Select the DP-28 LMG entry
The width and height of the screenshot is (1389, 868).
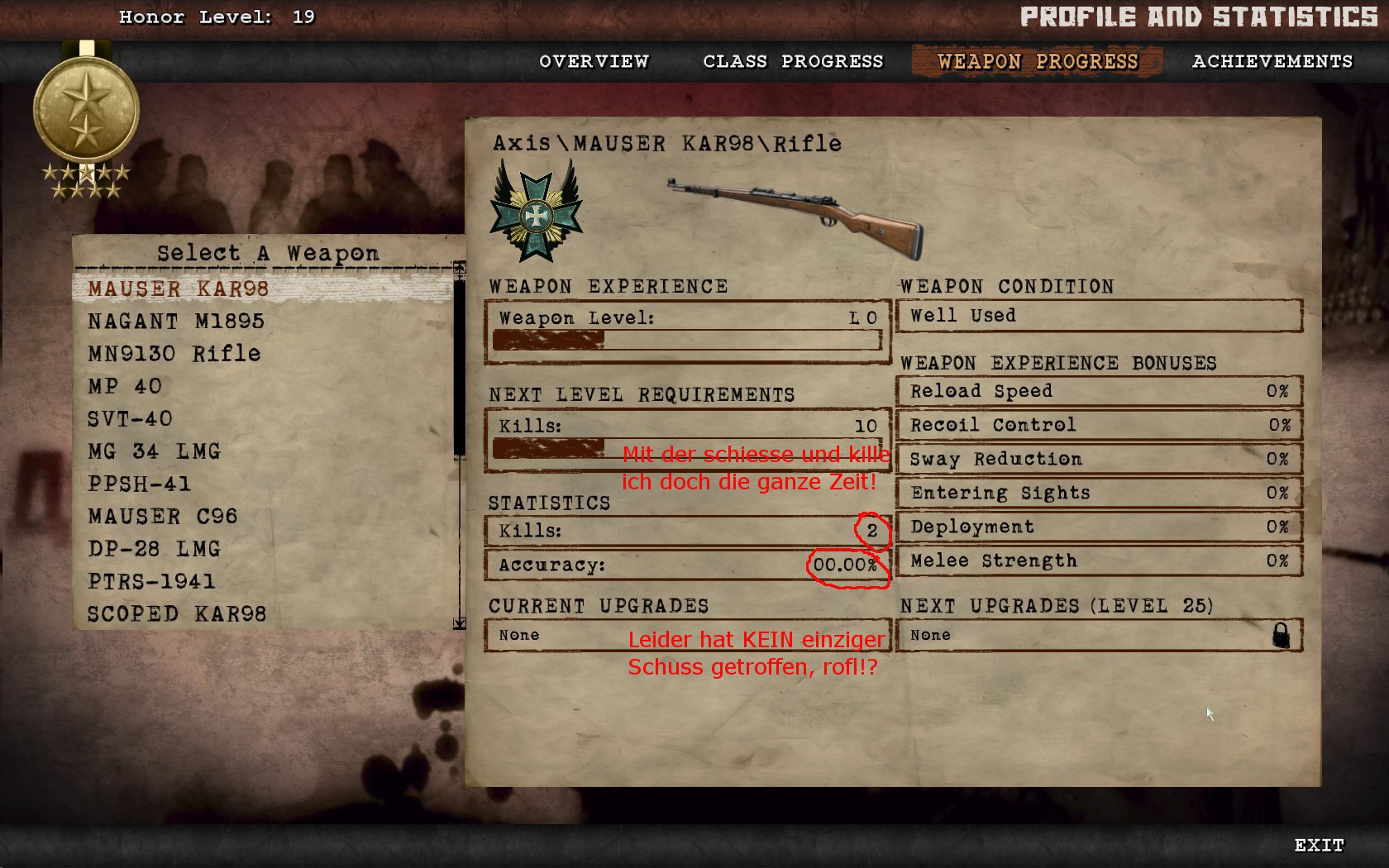154,549
